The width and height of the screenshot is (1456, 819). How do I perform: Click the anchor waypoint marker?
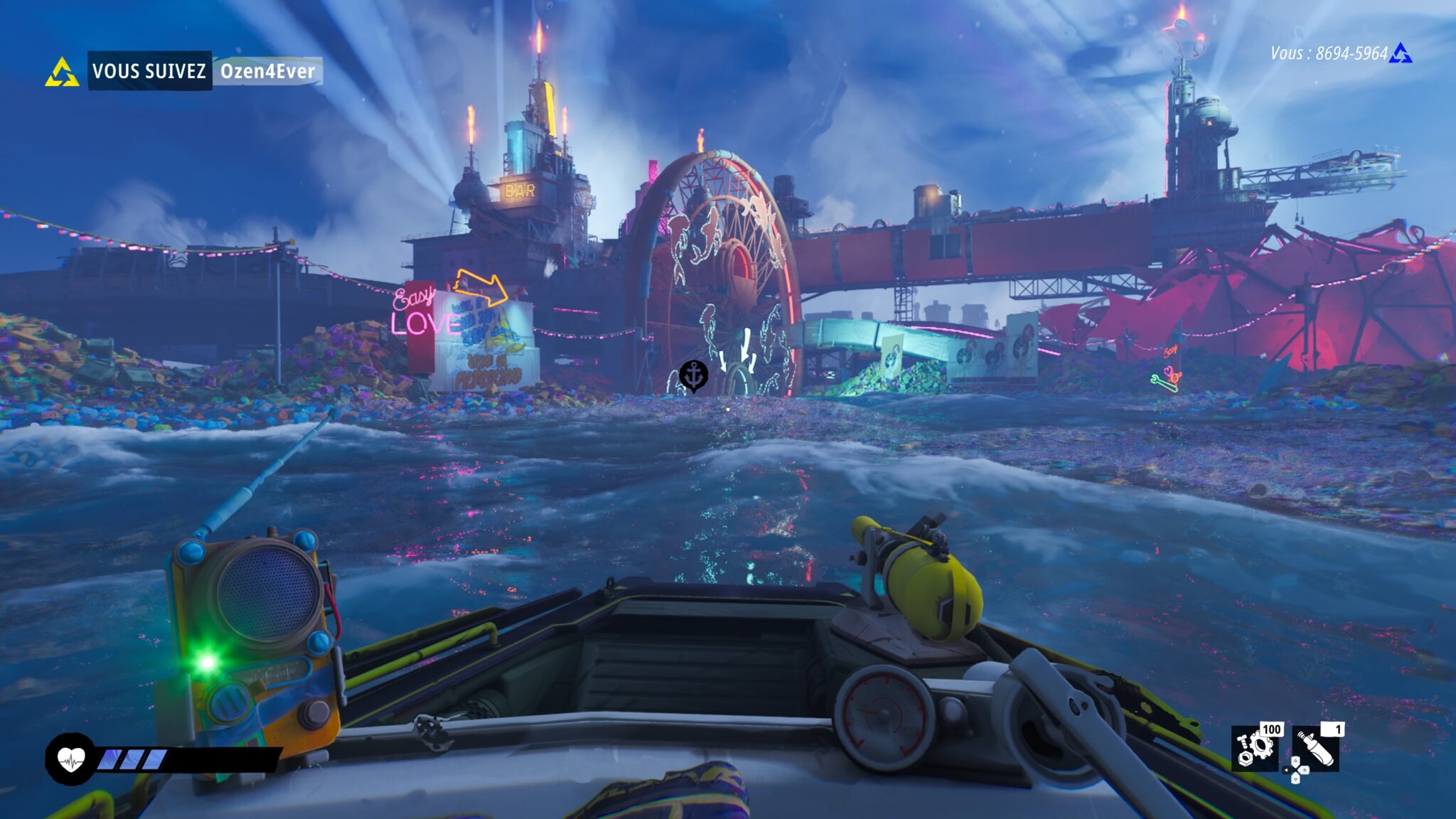click(693, 375)
